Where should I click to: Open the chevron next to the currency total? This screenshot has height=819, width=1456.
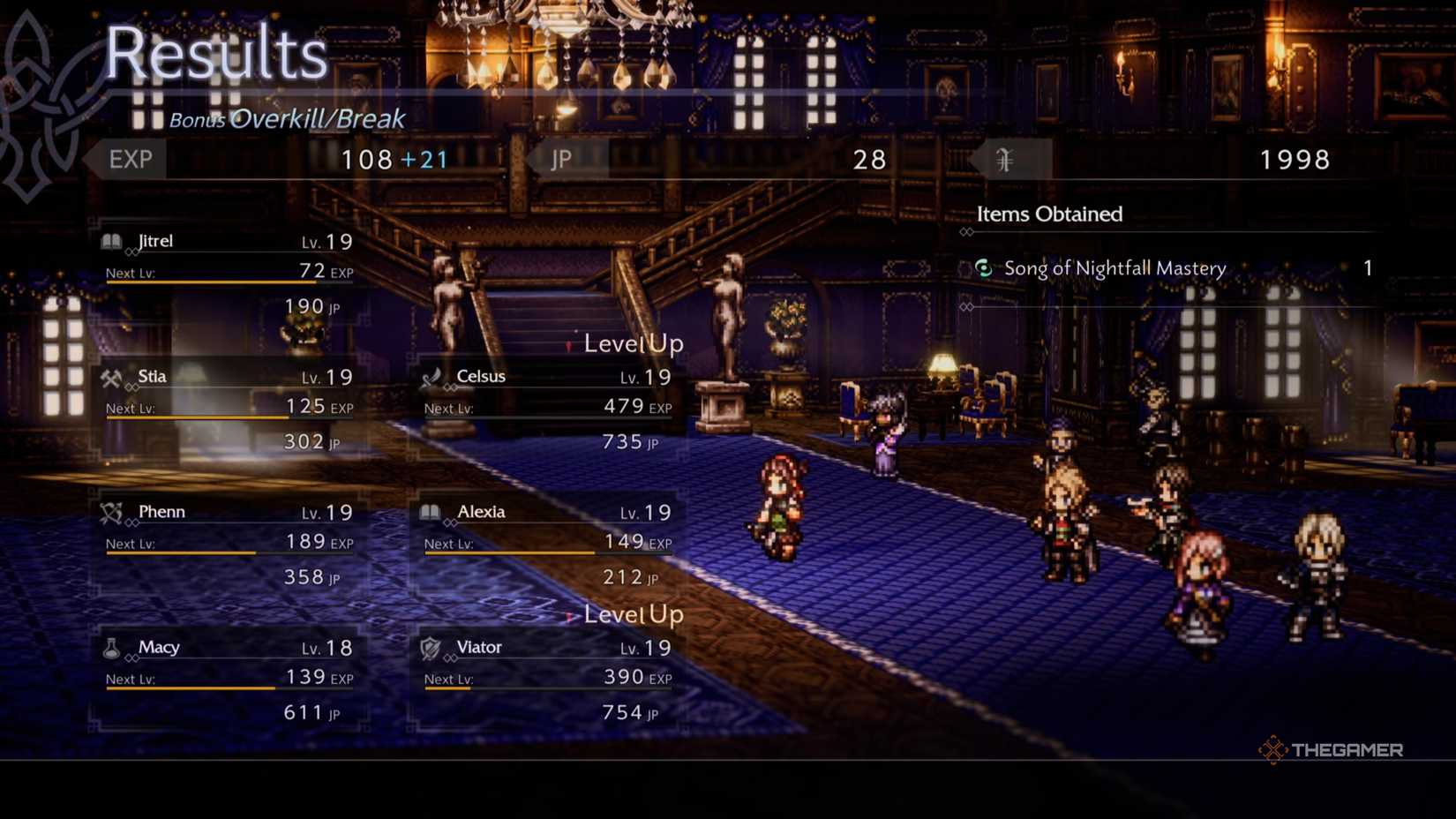tap(979, 160)
